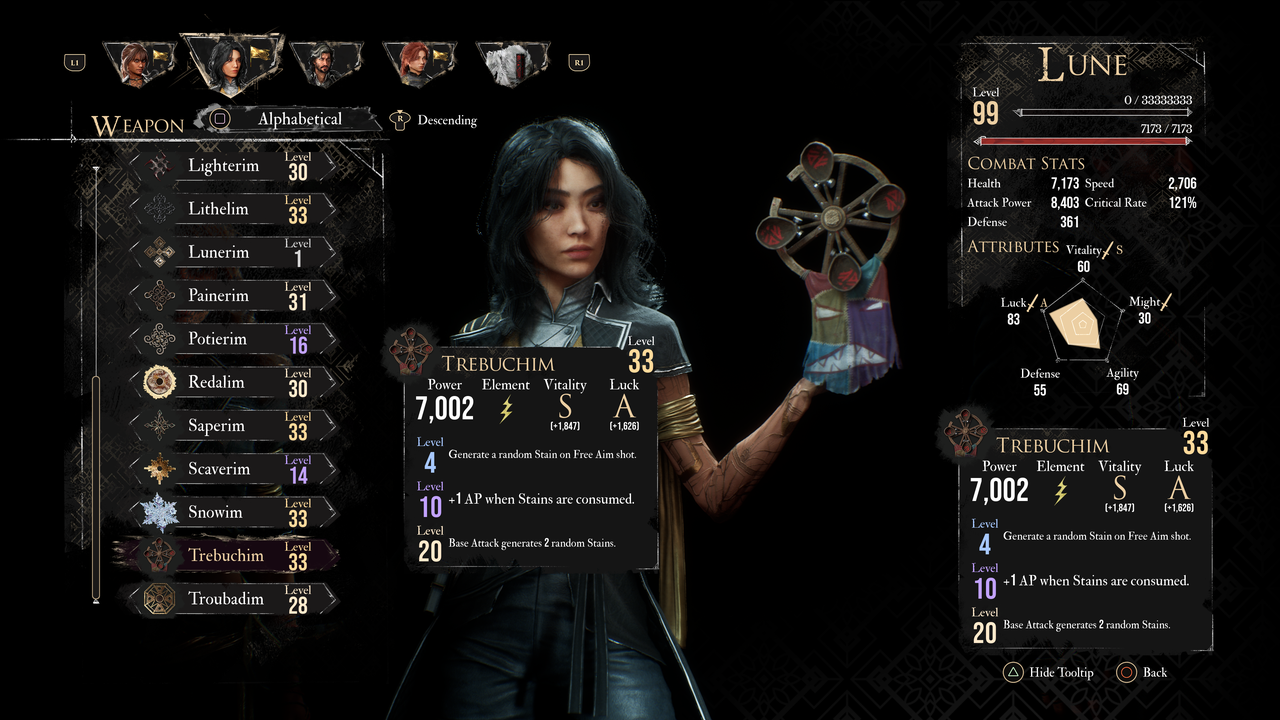Select the black-haired Lune portrait tab

(x=230, y=63)
